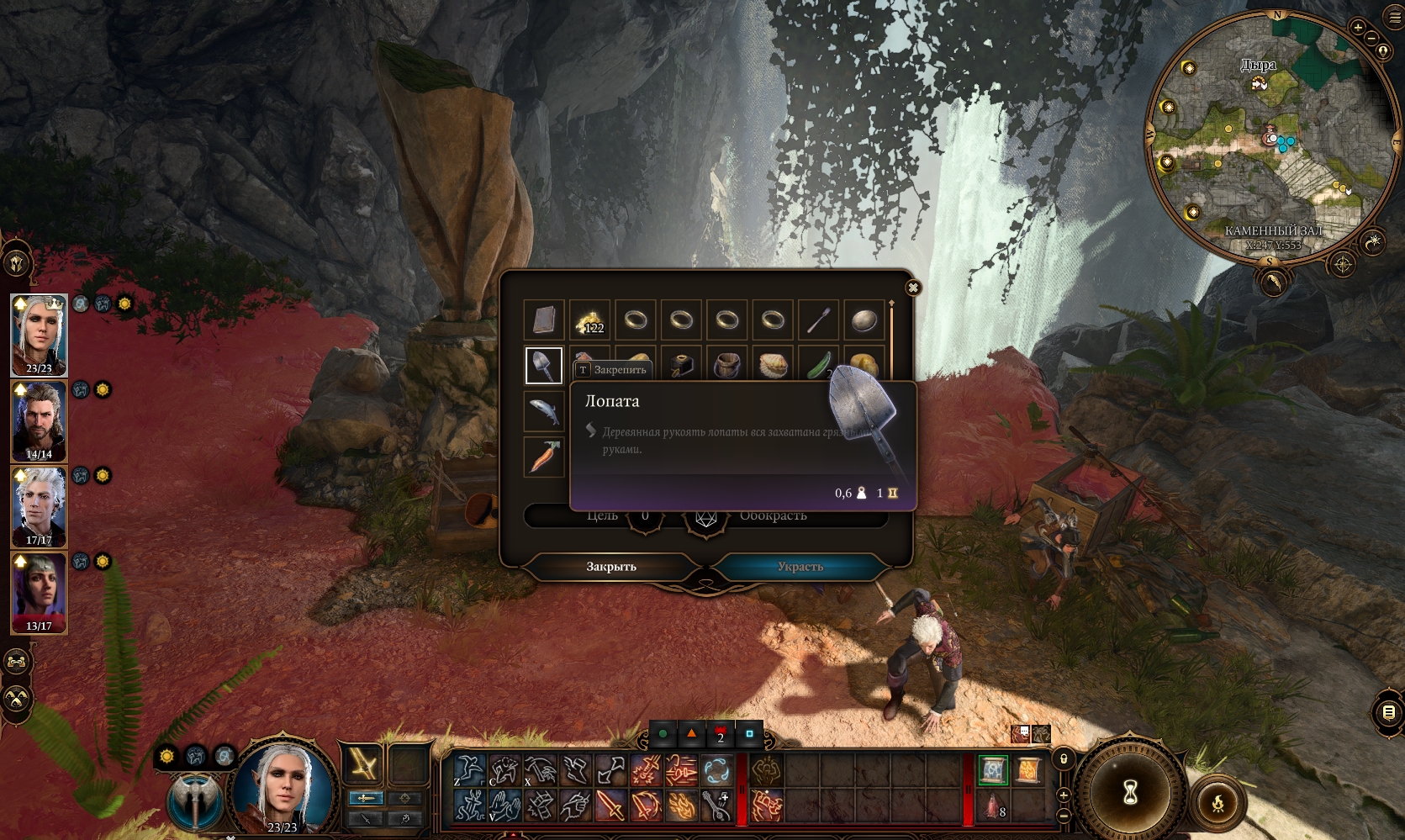Open the campfire camp button
Image resolution: width=1405 pixels, height=840 pixels.
pyautogui.click(x=1217, y=805)
